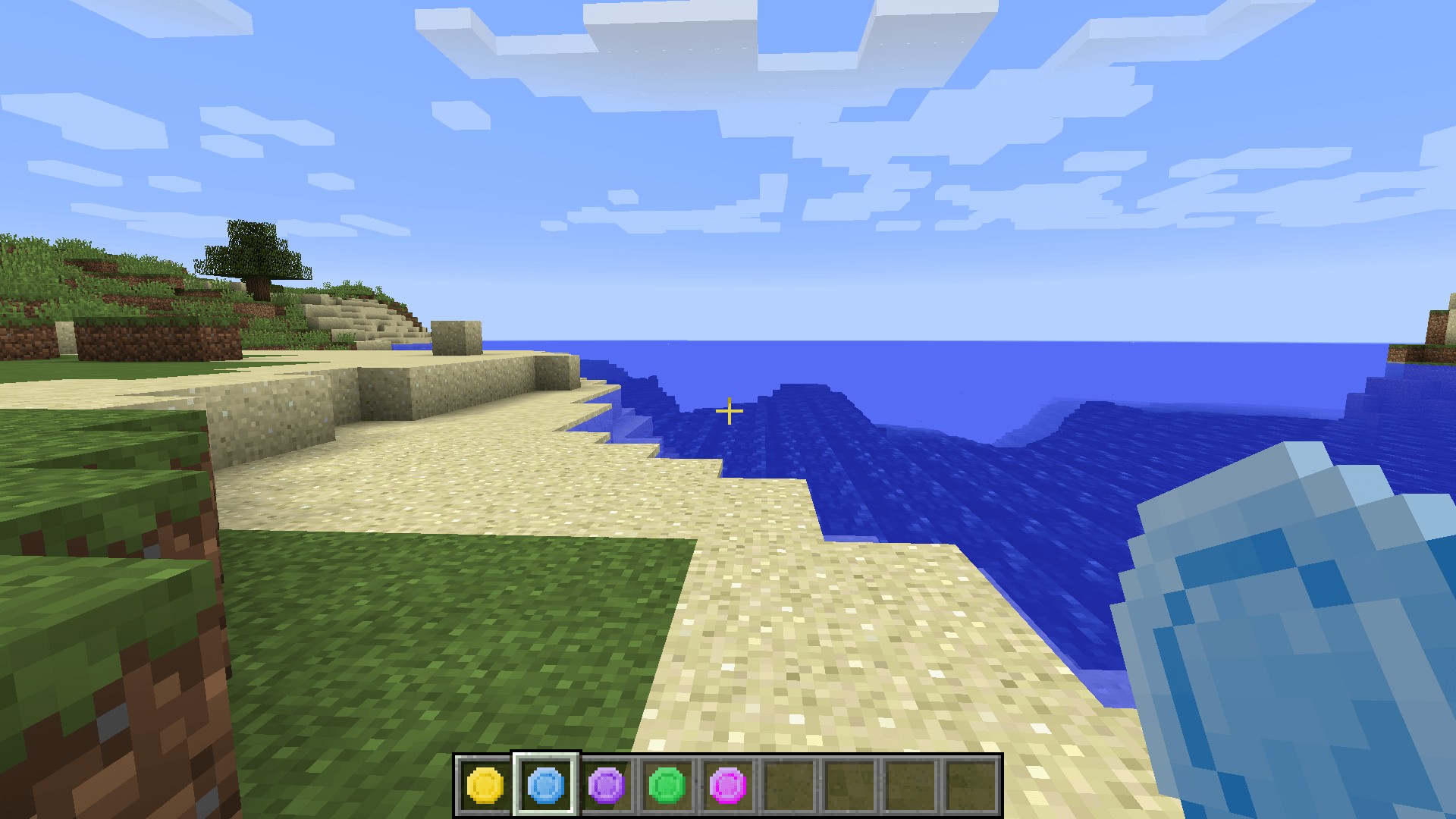Screen dimensions: 1456x819
Task: Choose the blue gem in the hotbar
Action: coord(546,785)
